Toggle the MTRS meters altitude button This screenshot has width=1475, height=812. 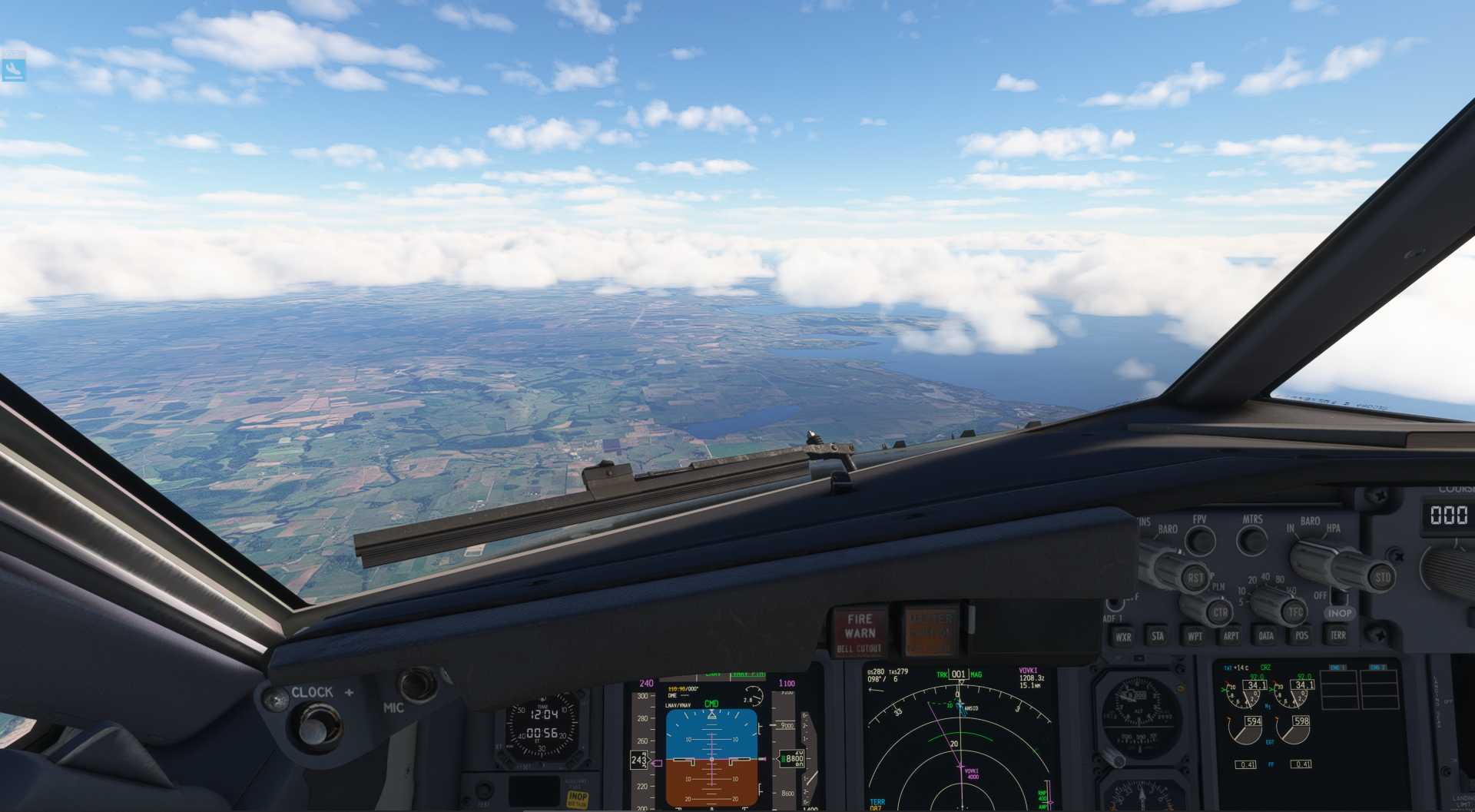[x=1252, y=541]
